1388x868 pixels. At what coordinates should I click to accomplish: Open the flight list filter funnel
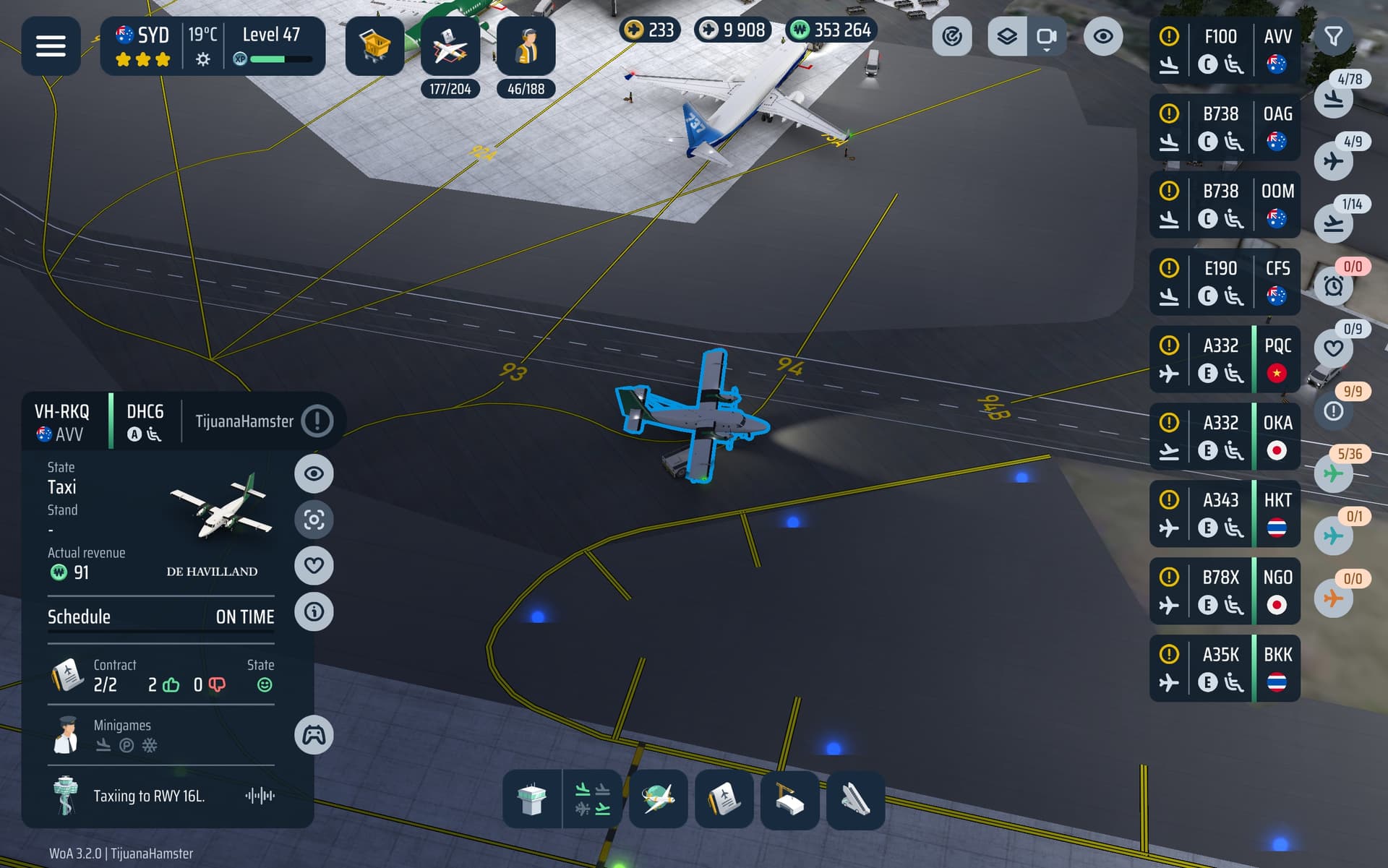[1333, 36]
